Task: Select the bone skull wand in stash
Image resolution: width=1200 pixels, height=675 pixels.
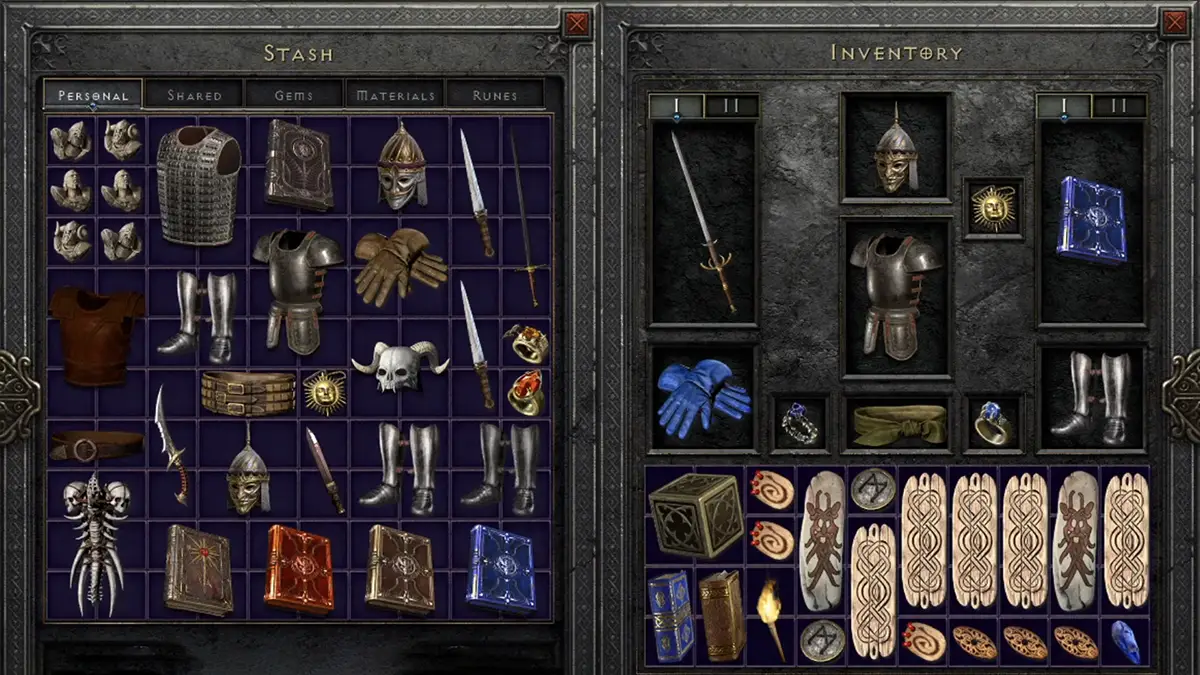Action: tap(95, 542)
